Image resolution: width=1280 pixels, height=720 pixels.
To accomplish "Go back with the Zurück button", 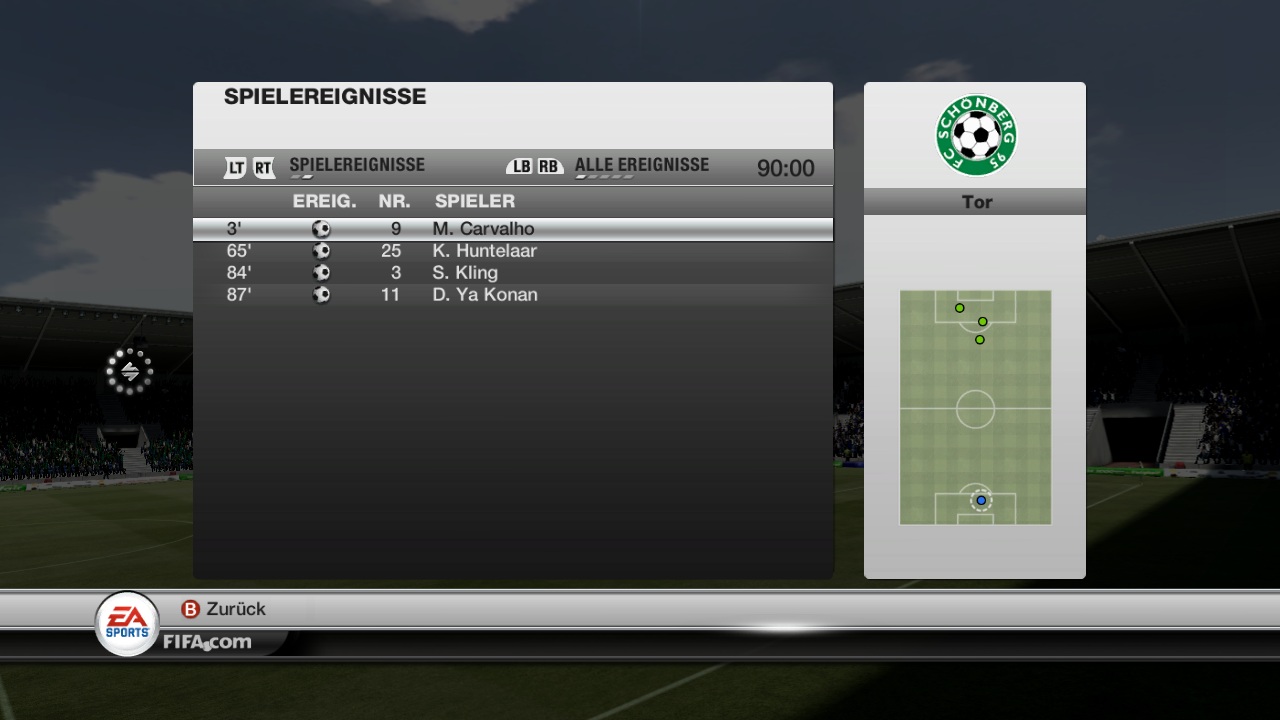I will pyautogui.click(x=223, y=609).
